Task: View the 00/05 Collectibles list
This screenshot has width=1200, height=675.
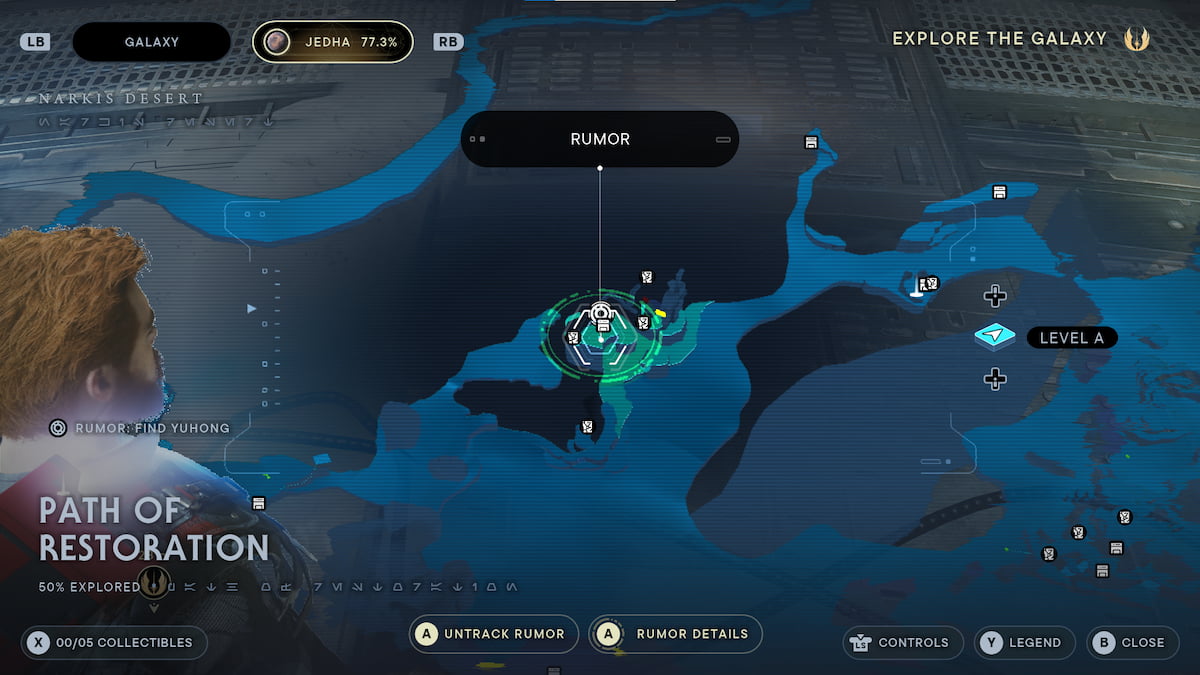Action: (x=114, y=642)
